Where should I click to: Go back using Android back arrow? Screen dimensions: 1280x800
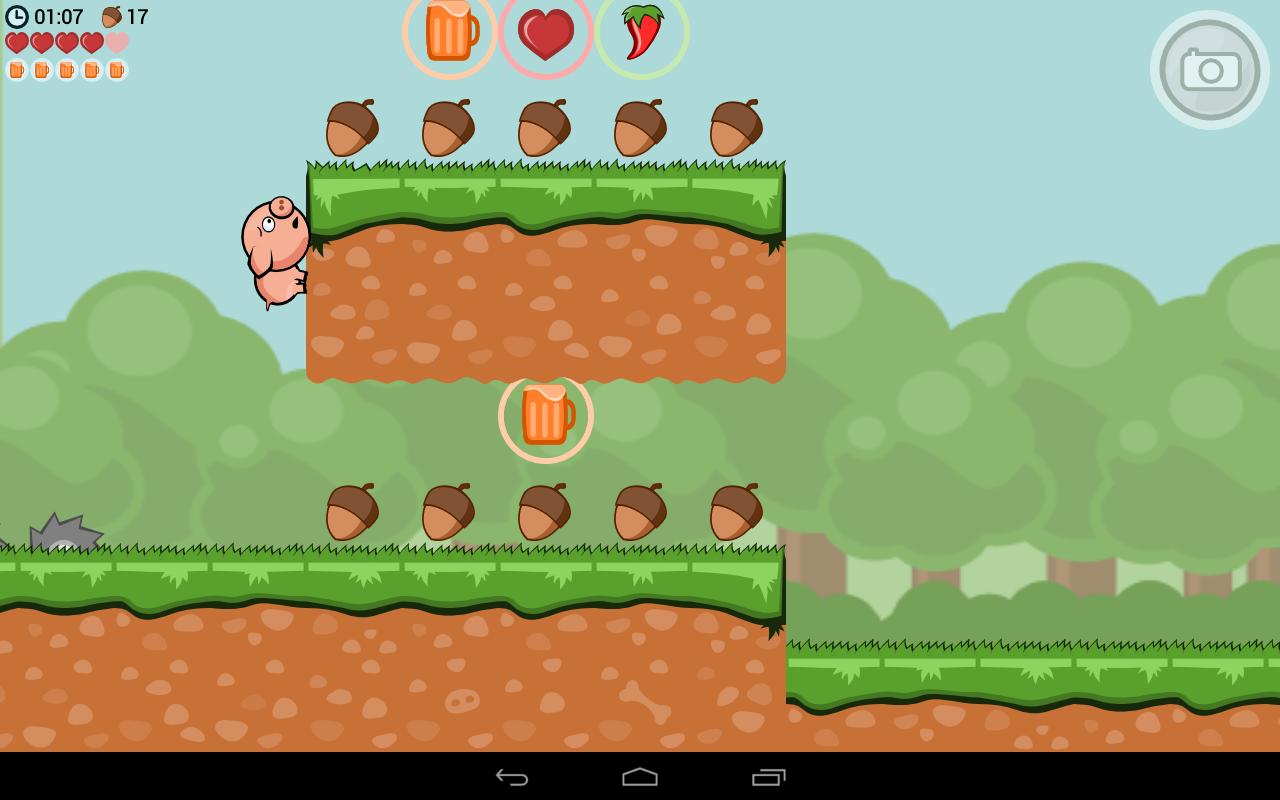[512, 777]
